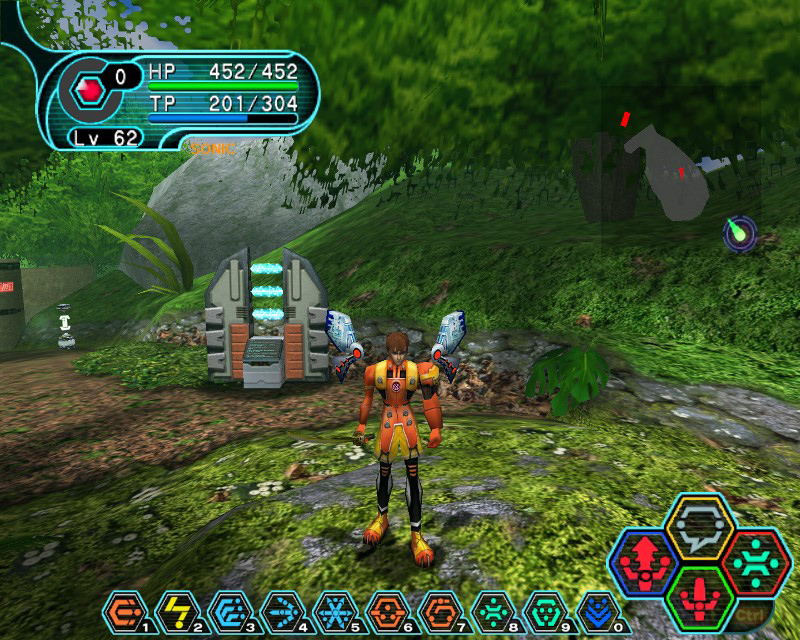This screenshot has height=640, width=800.
Task: Use the blue technique in slot 3
Action: pos(227,610)
